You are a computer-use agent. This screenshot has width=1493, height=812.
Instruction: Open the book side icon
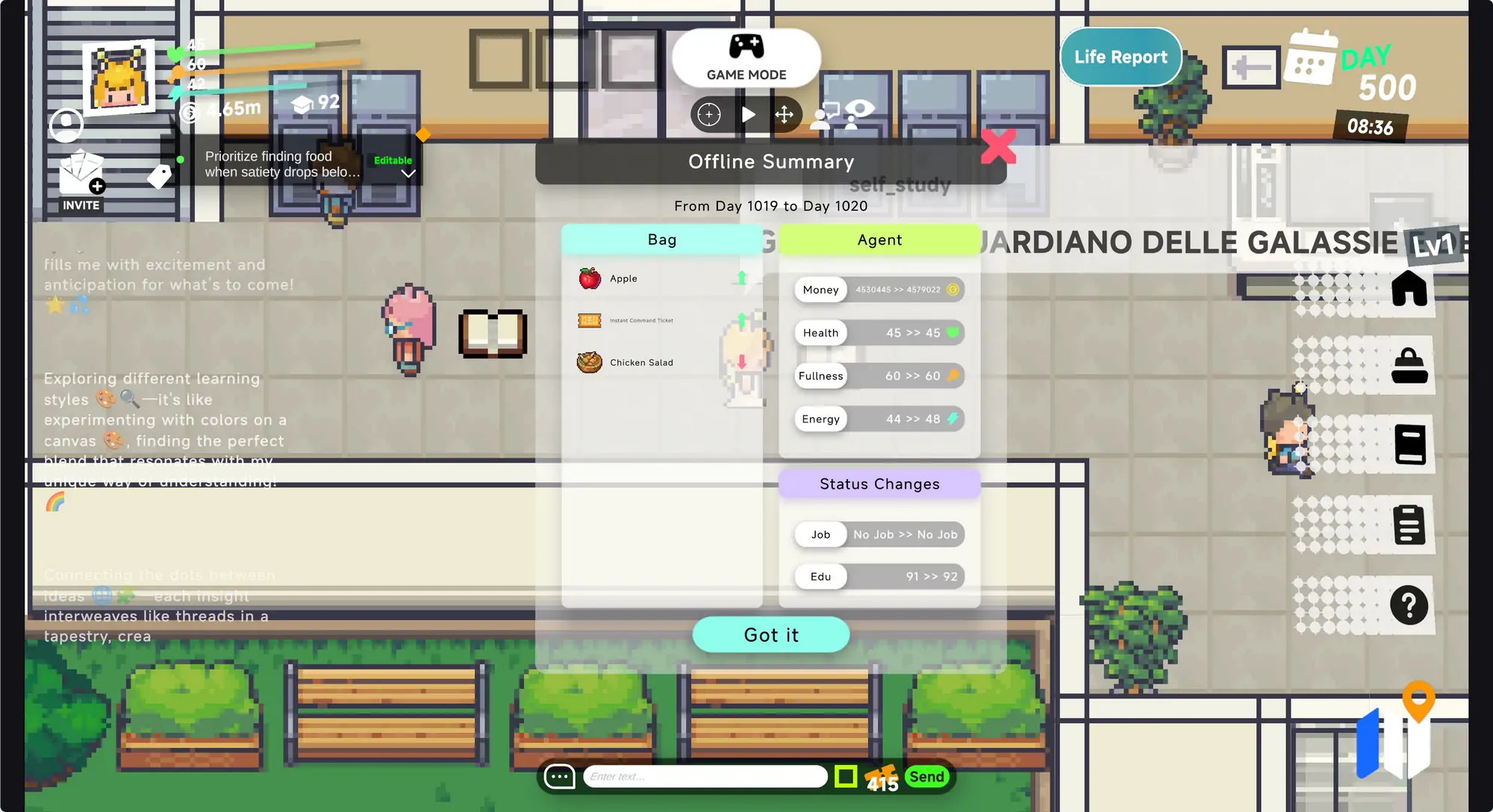coord(1409,445)
